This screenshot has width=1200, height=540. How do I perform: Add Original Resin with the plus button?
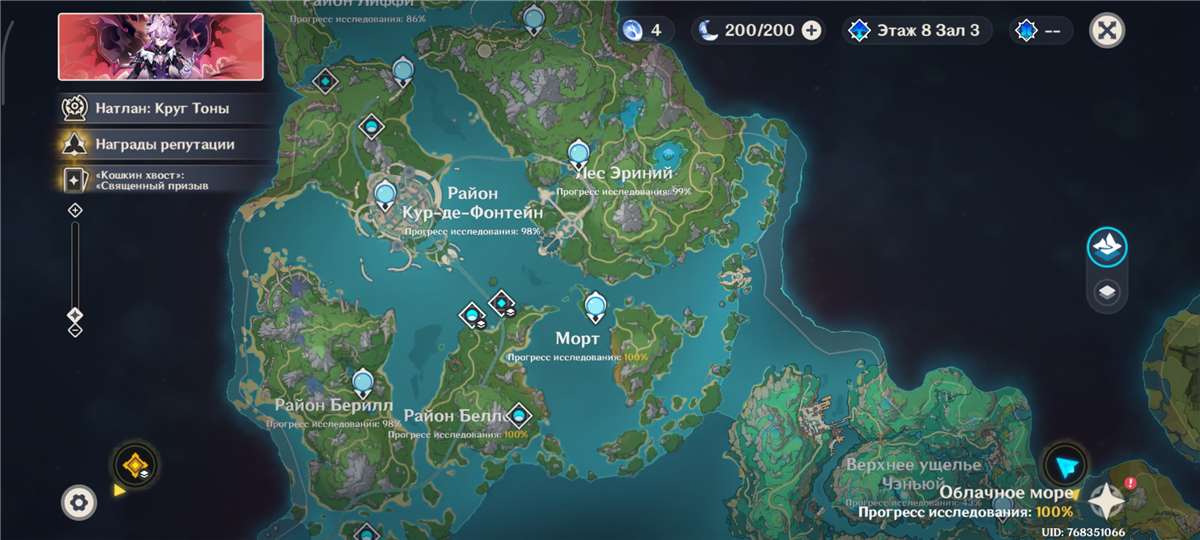(x=812, y=30)
